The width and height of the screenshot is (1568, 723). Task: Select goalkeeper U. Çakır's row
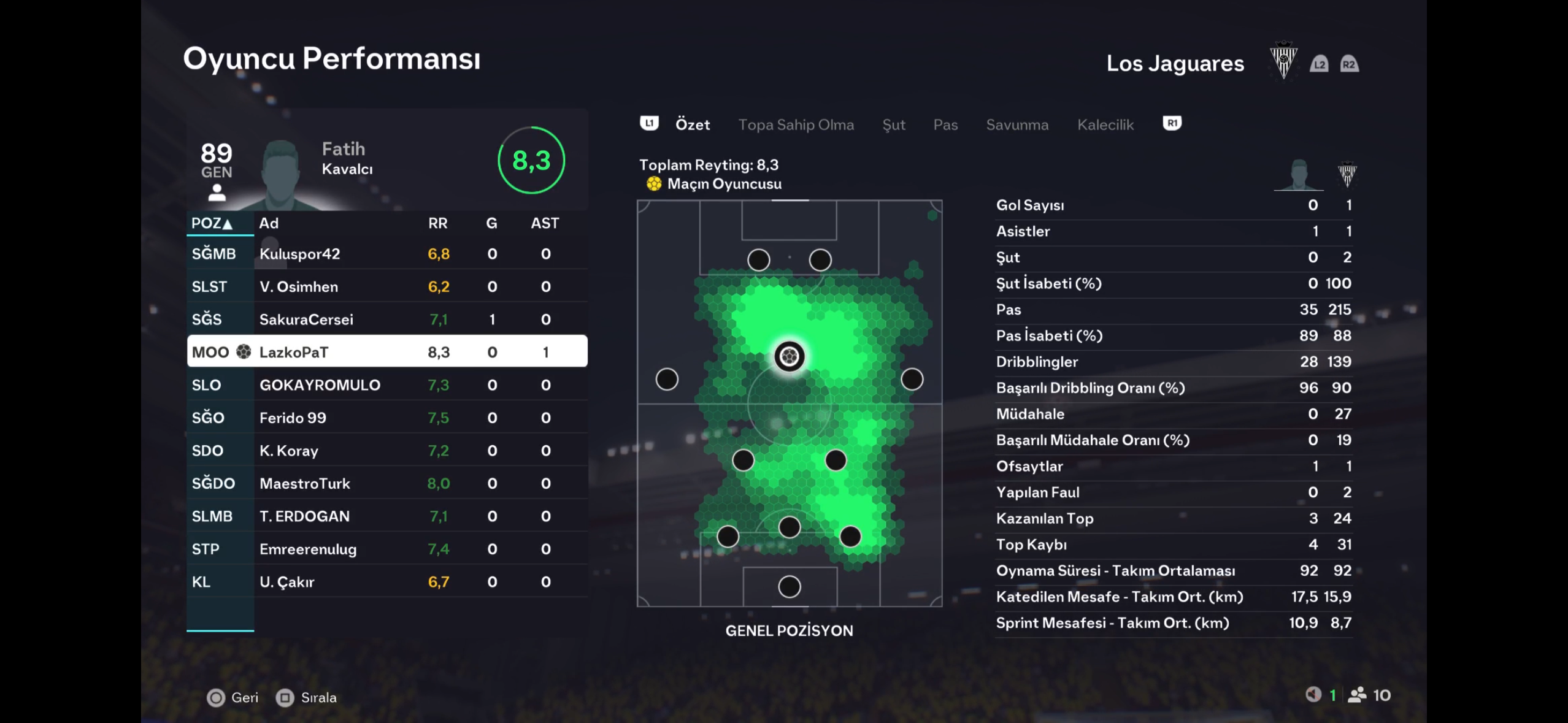click(x=386, y=582)
